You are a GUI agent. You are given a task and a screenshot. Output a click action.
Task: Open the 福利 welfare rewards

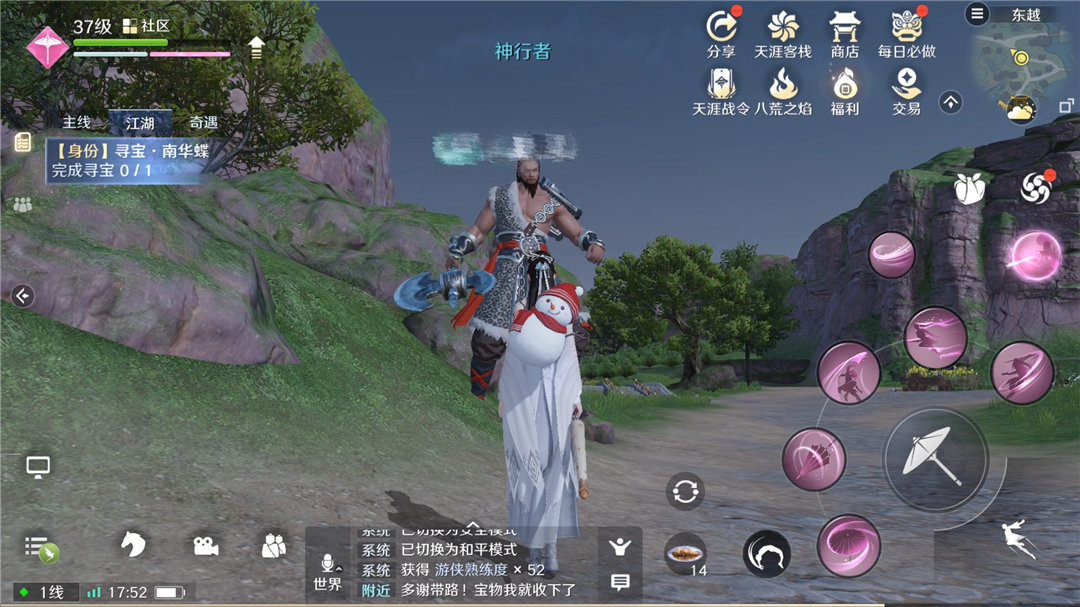[844, 90]
